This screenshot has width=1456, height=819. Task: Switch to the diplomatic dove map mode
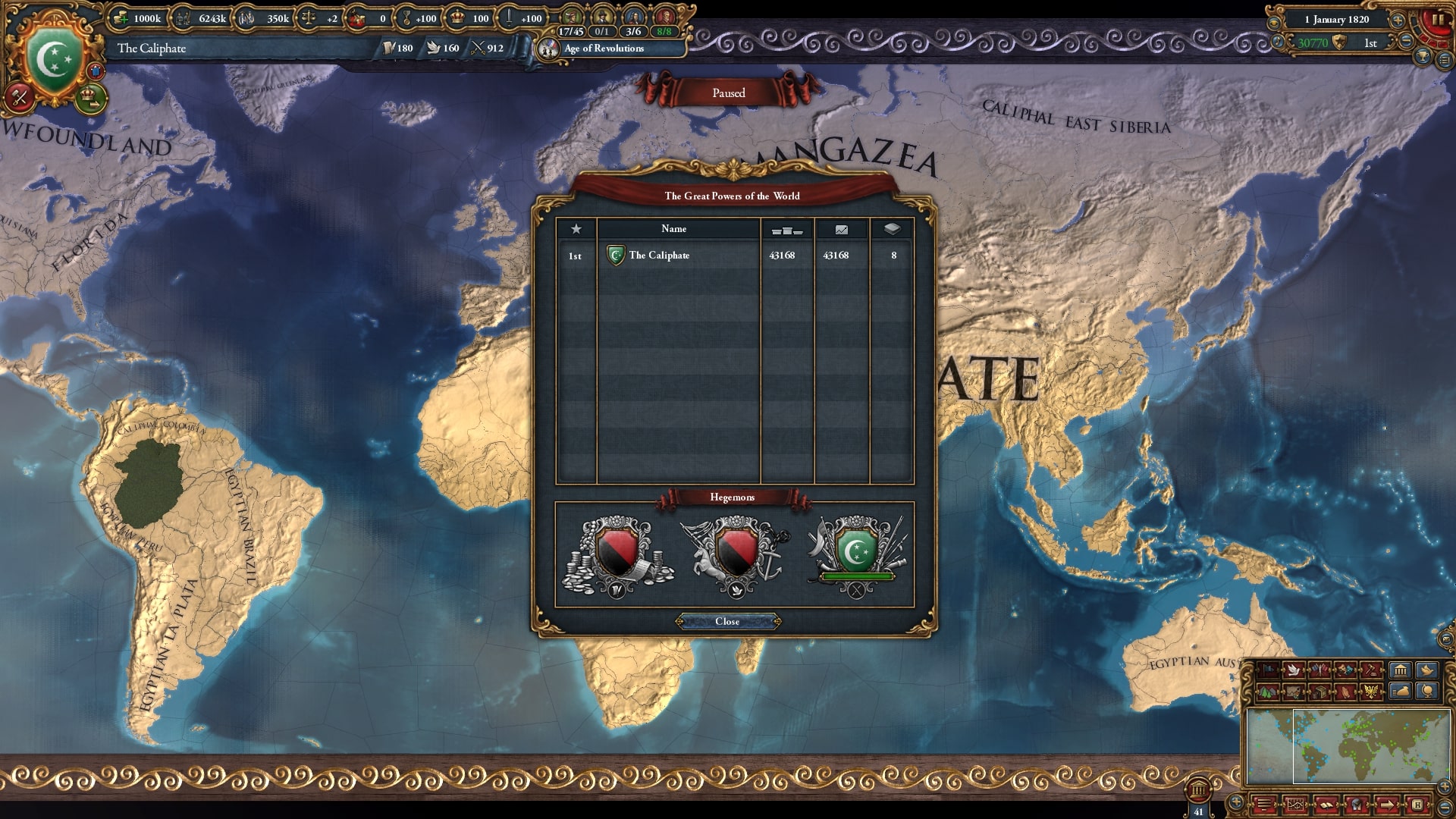(x=1294, y=670)
